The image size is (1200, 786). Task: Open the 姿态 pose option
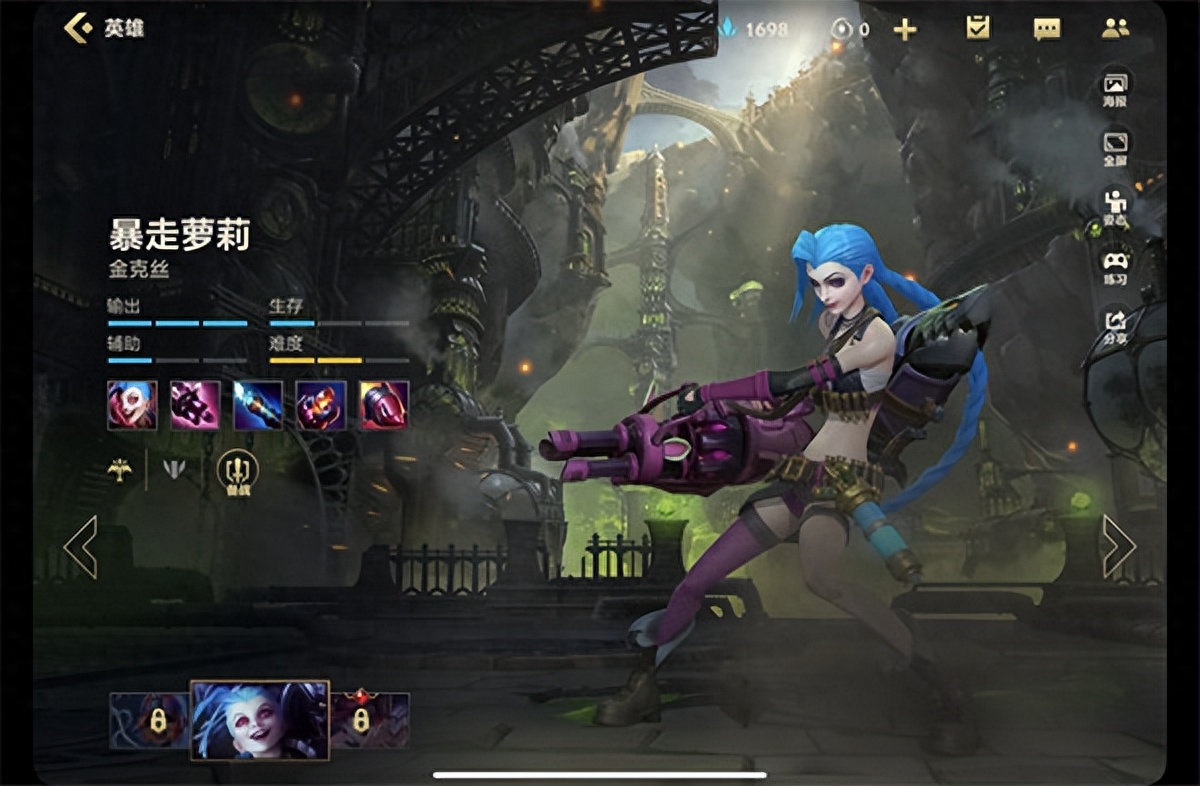pos(1115,206)
